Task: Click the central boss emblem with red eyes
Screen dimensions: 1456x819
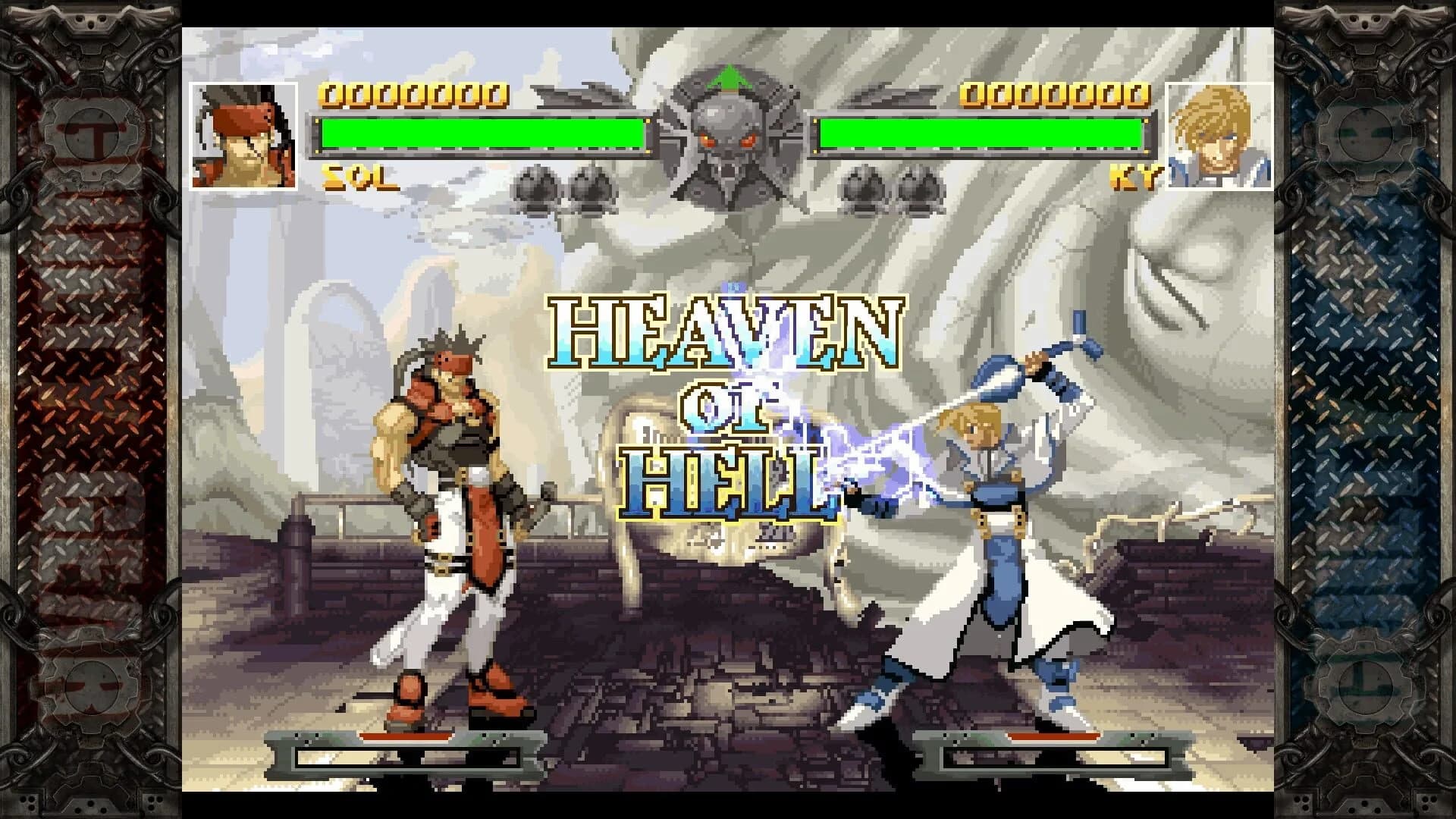Action: point(726,140)
